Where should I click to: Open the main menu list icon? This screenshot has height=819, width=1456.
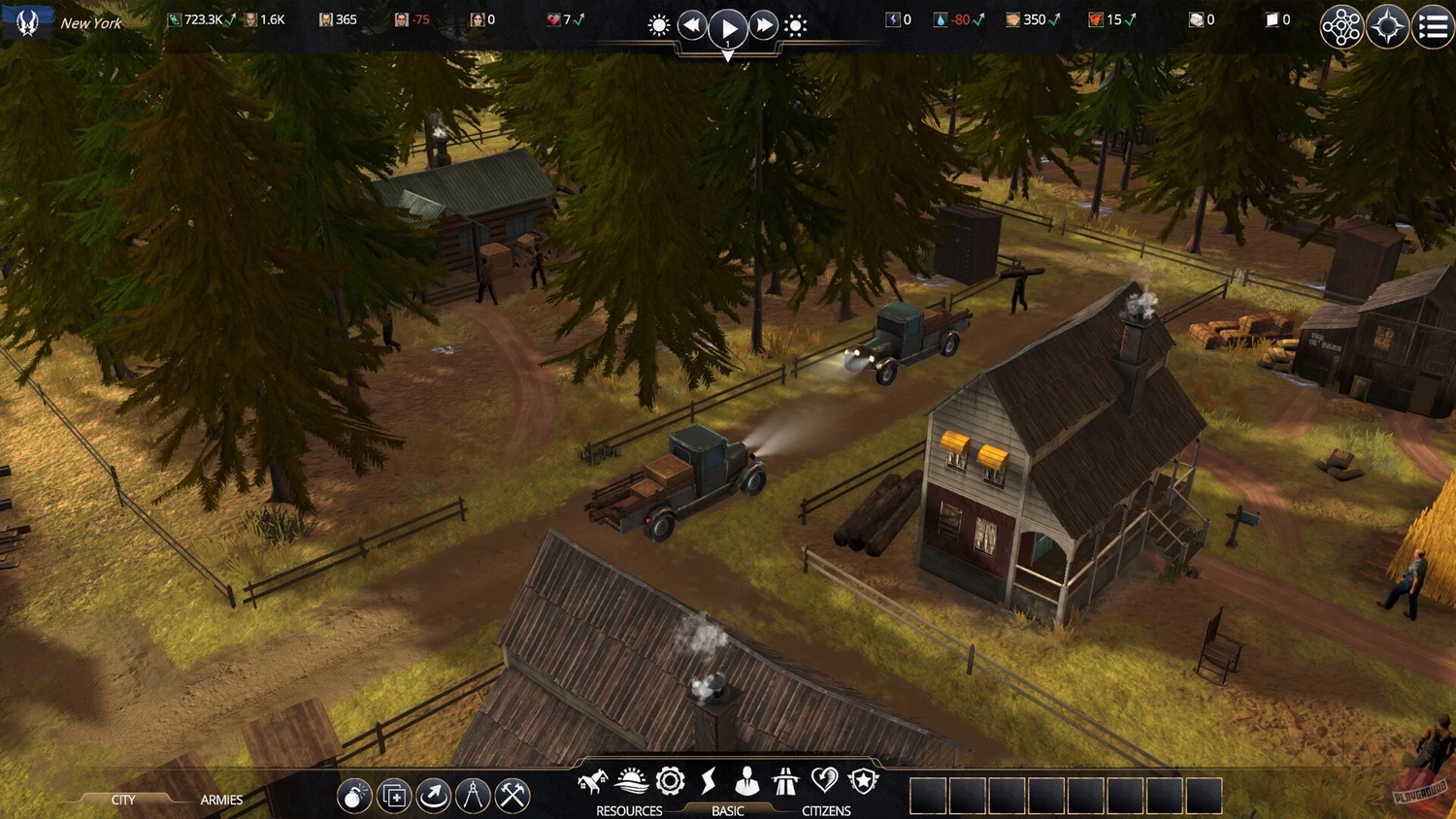coord(1433,27)
